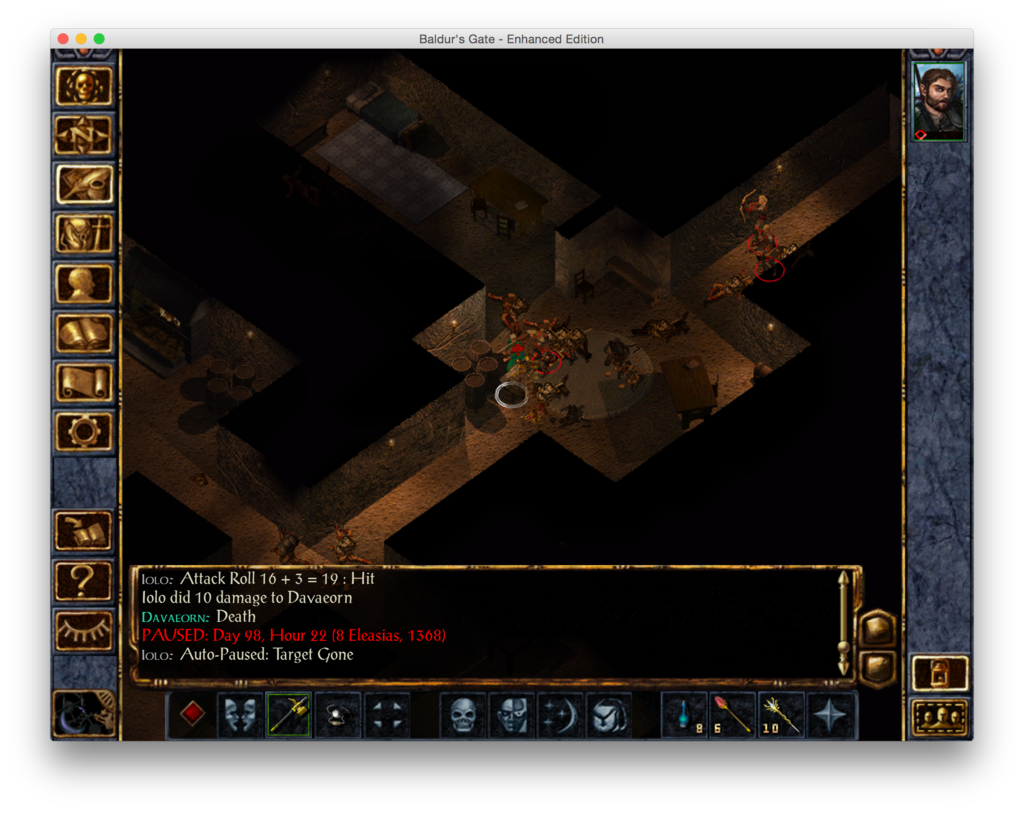Open the journal with the quill icon

click(84, 184)
